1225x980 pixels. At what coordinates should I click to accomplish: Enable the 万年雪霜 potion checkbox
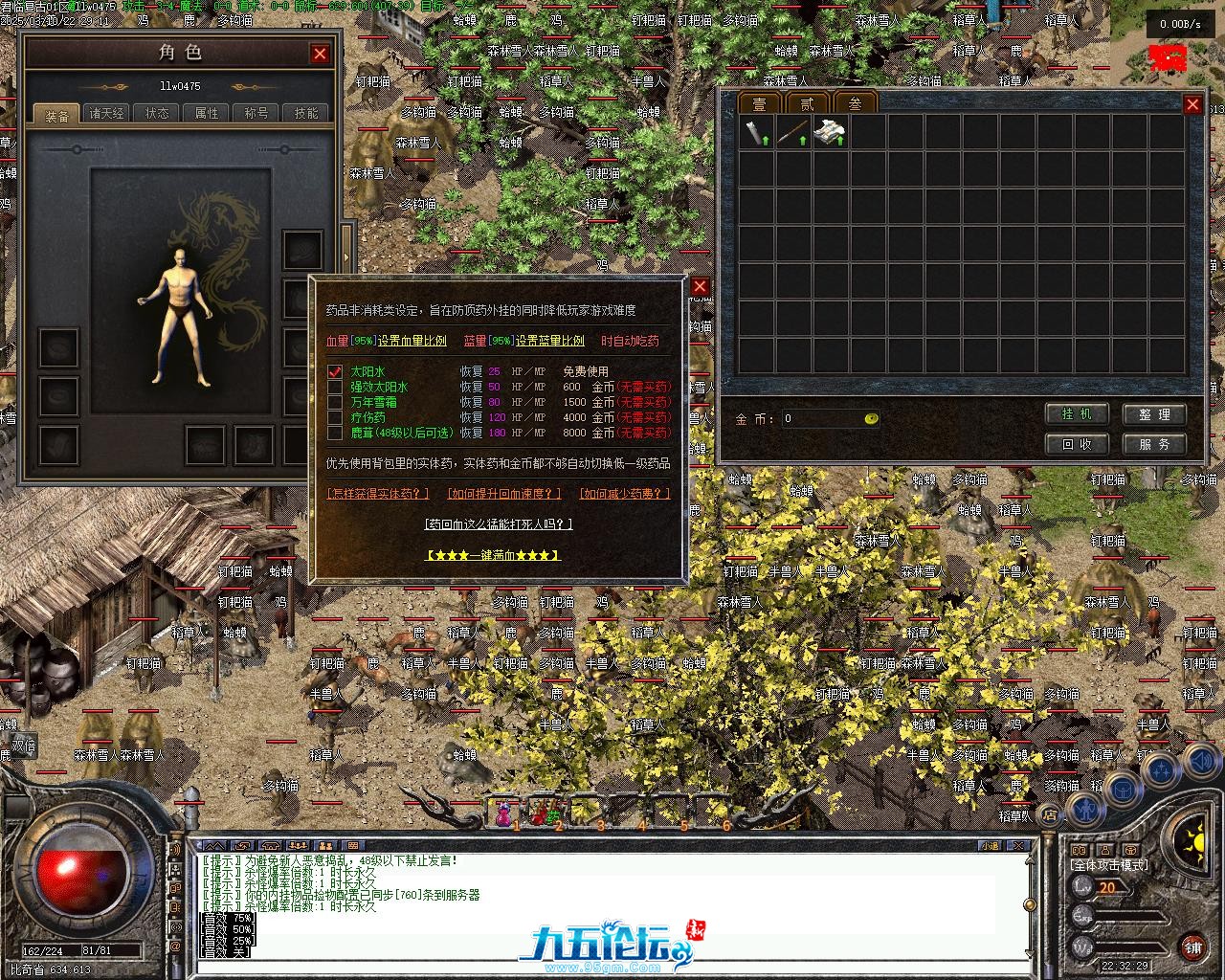tap(335, 402)
